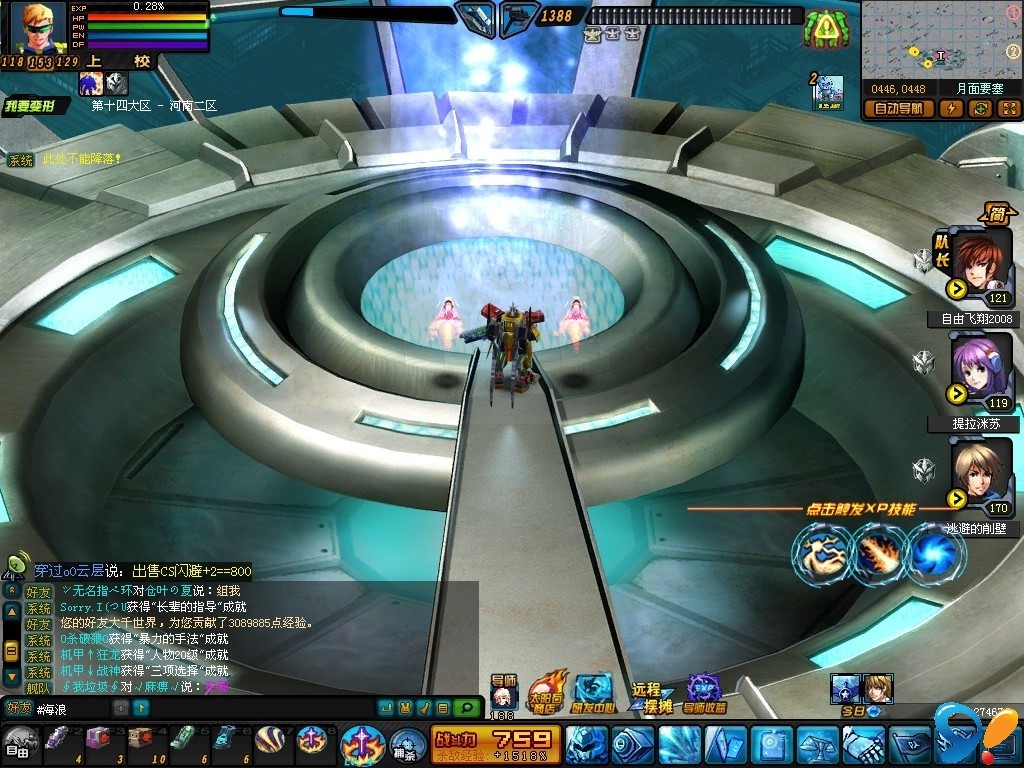Click the lightning bolt button under the minimap

pos(951,109)
